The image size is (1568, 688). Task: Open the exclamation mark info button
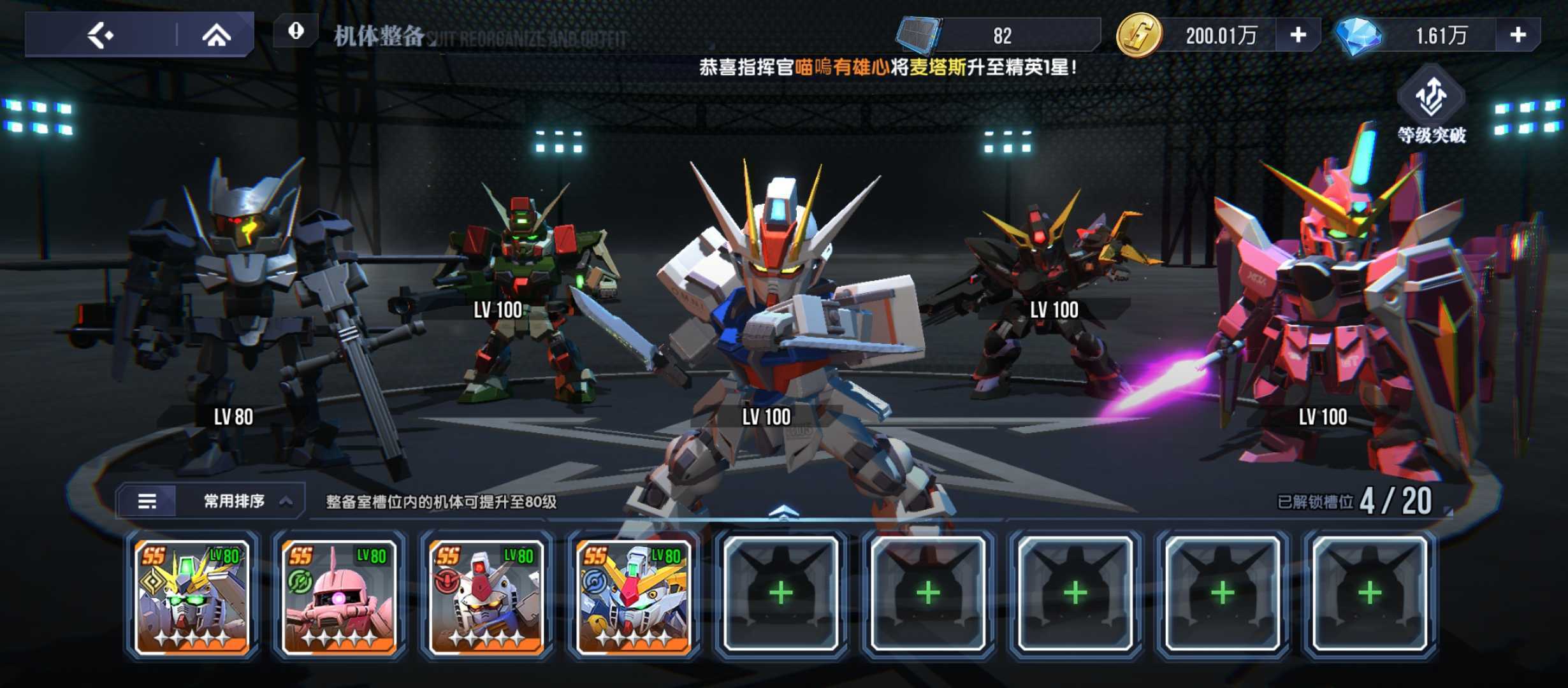coord(296,31)
